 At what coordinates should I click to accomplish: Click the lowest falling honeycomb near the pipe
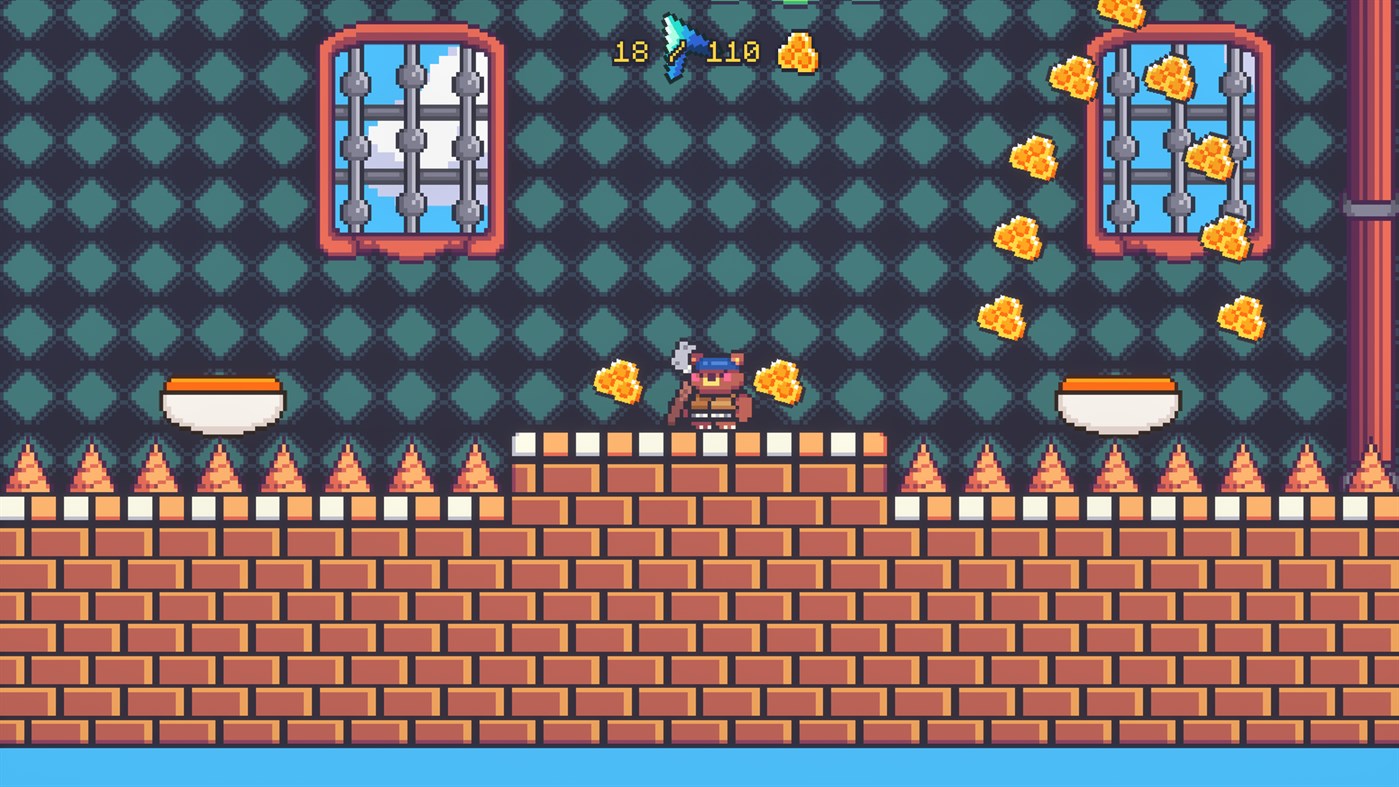pos(1243,315)
